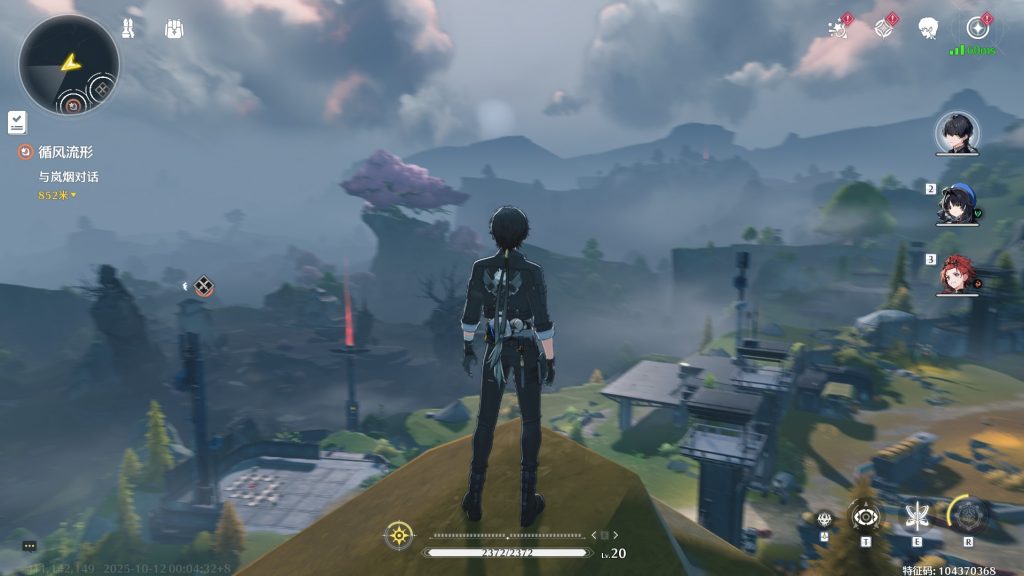1024x576 pixels.
Task: Switch to the red-haired party member
Action: 956,275
